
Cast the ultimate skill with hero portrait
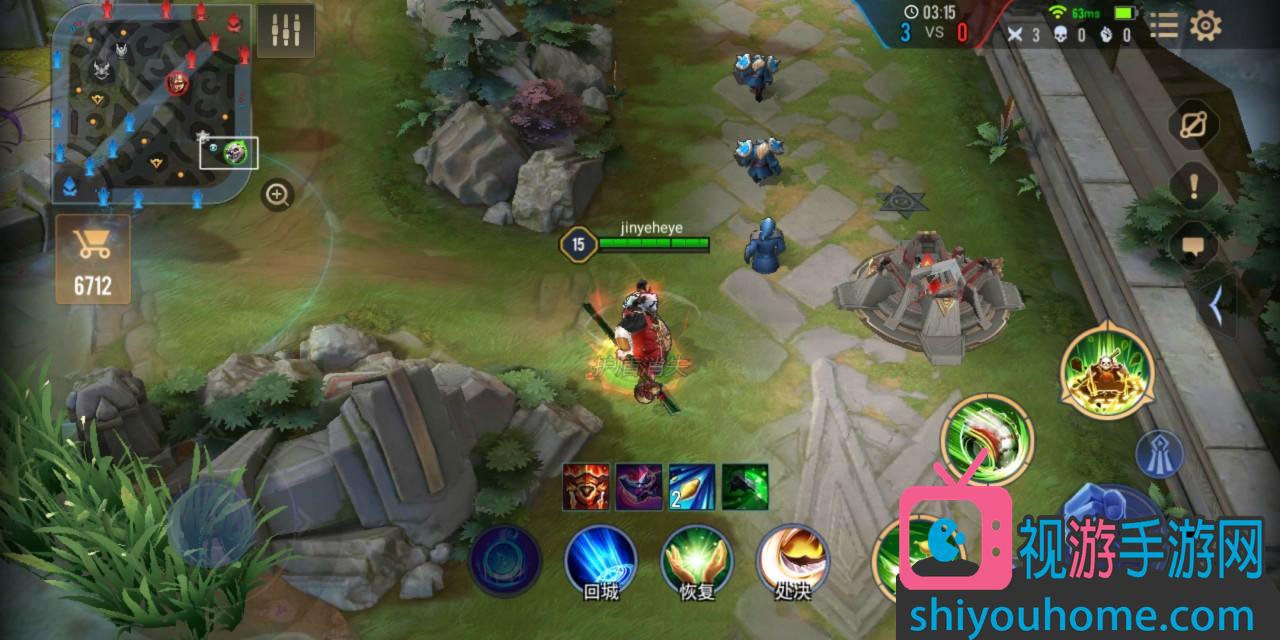pos(1107,368)
